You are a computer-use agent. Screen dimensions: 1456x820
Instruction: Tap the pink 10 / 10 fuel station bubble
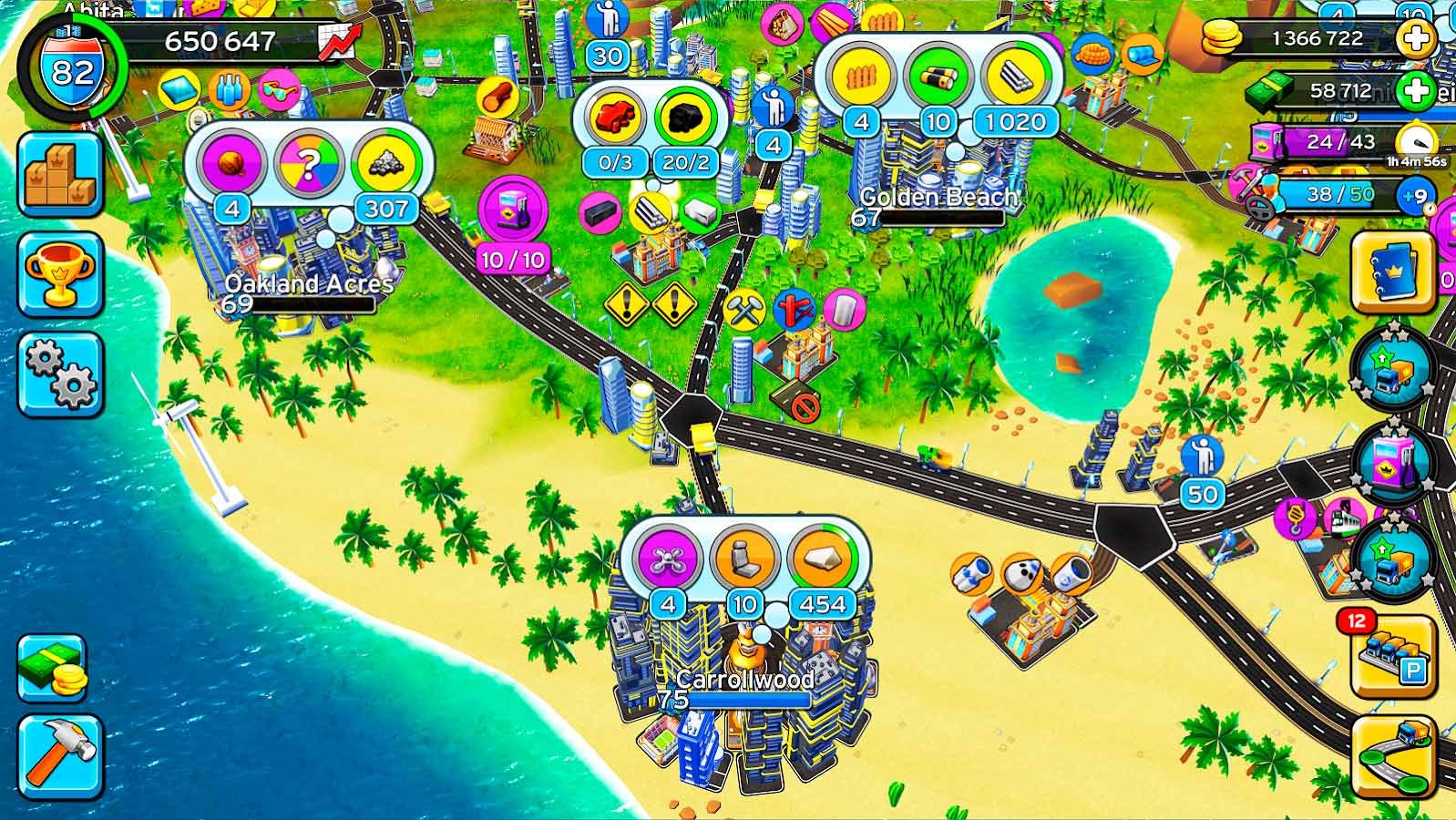pyautogui.click(x=513, y=212)
